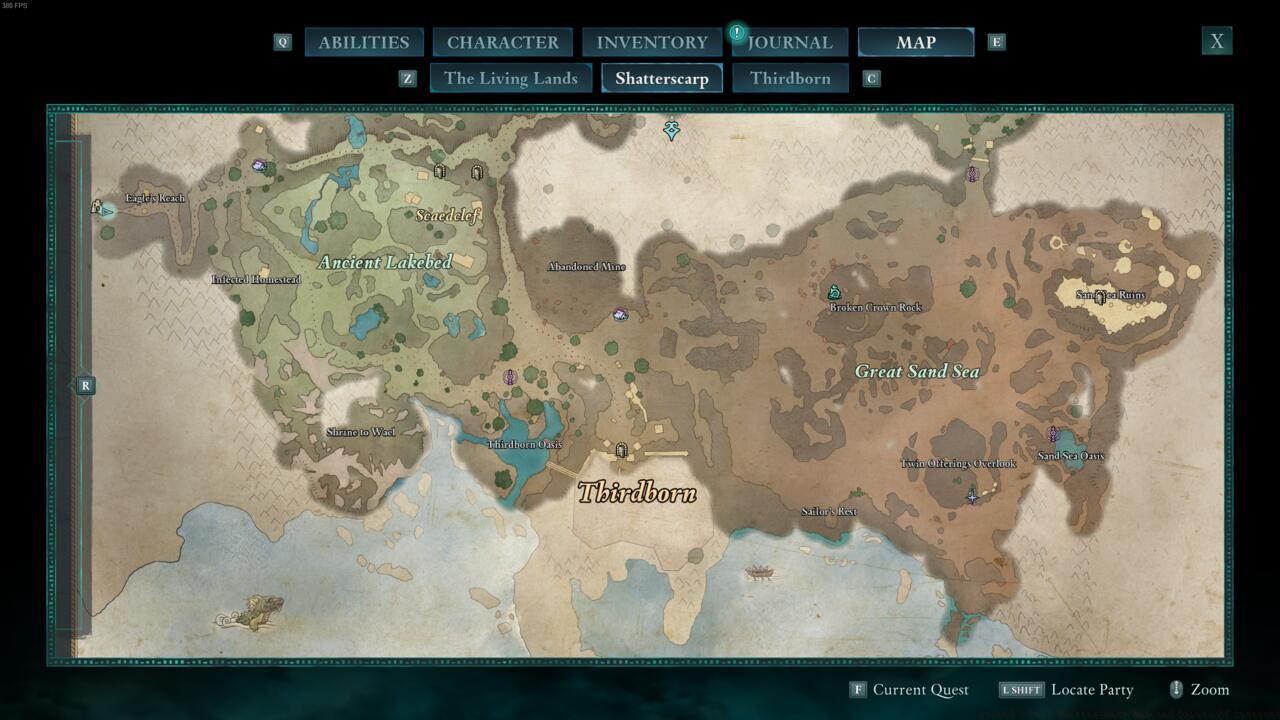Select the shipwreck icon on the southern coast

(x=757, y=575)
